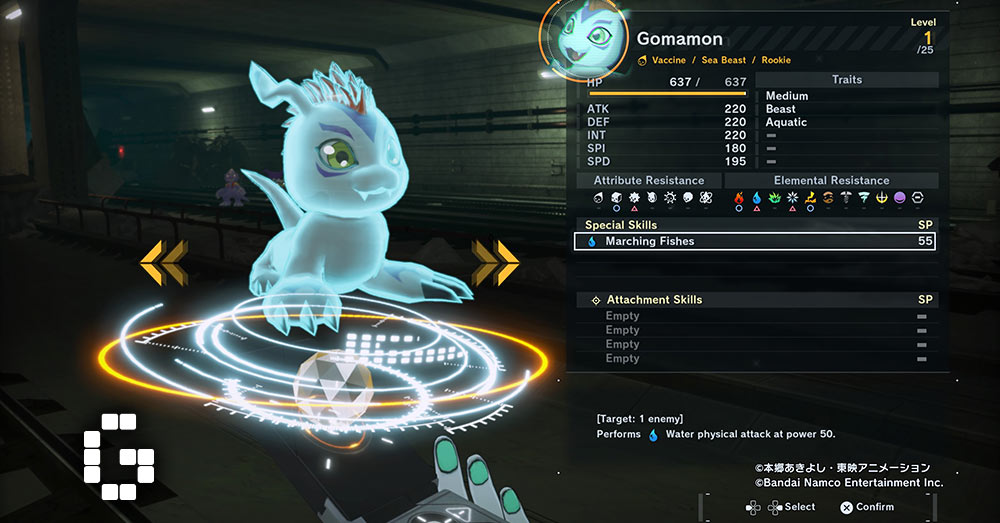This screenshot has width=1000, height=523.
Task: Click the fire elemental resistance icon
Action: pos(740,198)
